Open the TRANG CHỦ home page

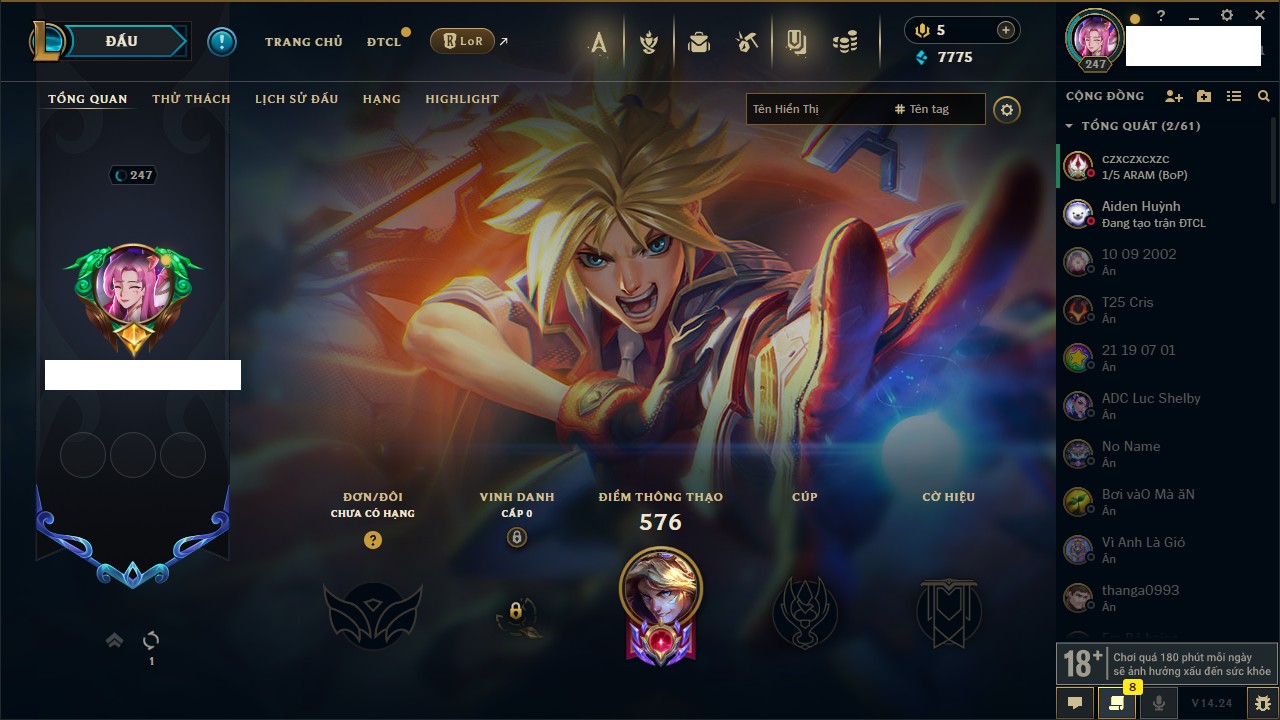pos(303,42)
